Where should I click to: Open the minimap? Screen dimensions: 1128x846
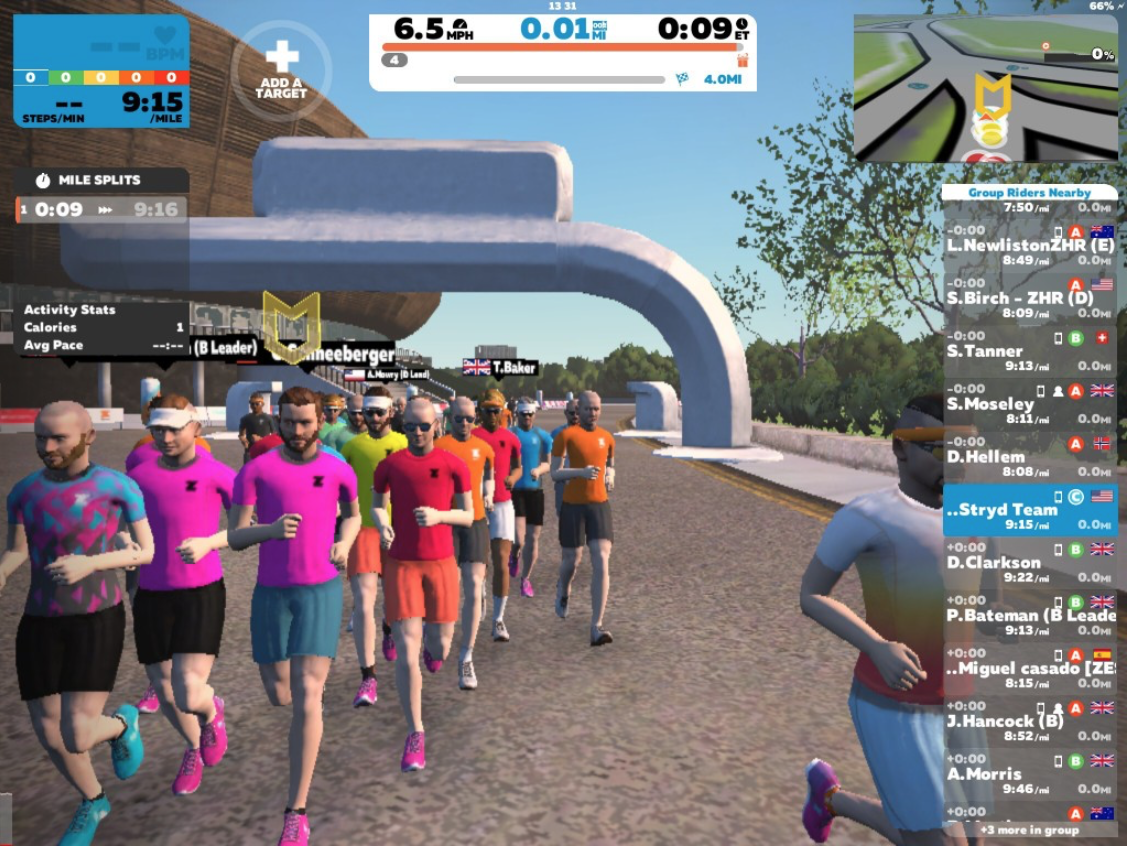point(985,88)
